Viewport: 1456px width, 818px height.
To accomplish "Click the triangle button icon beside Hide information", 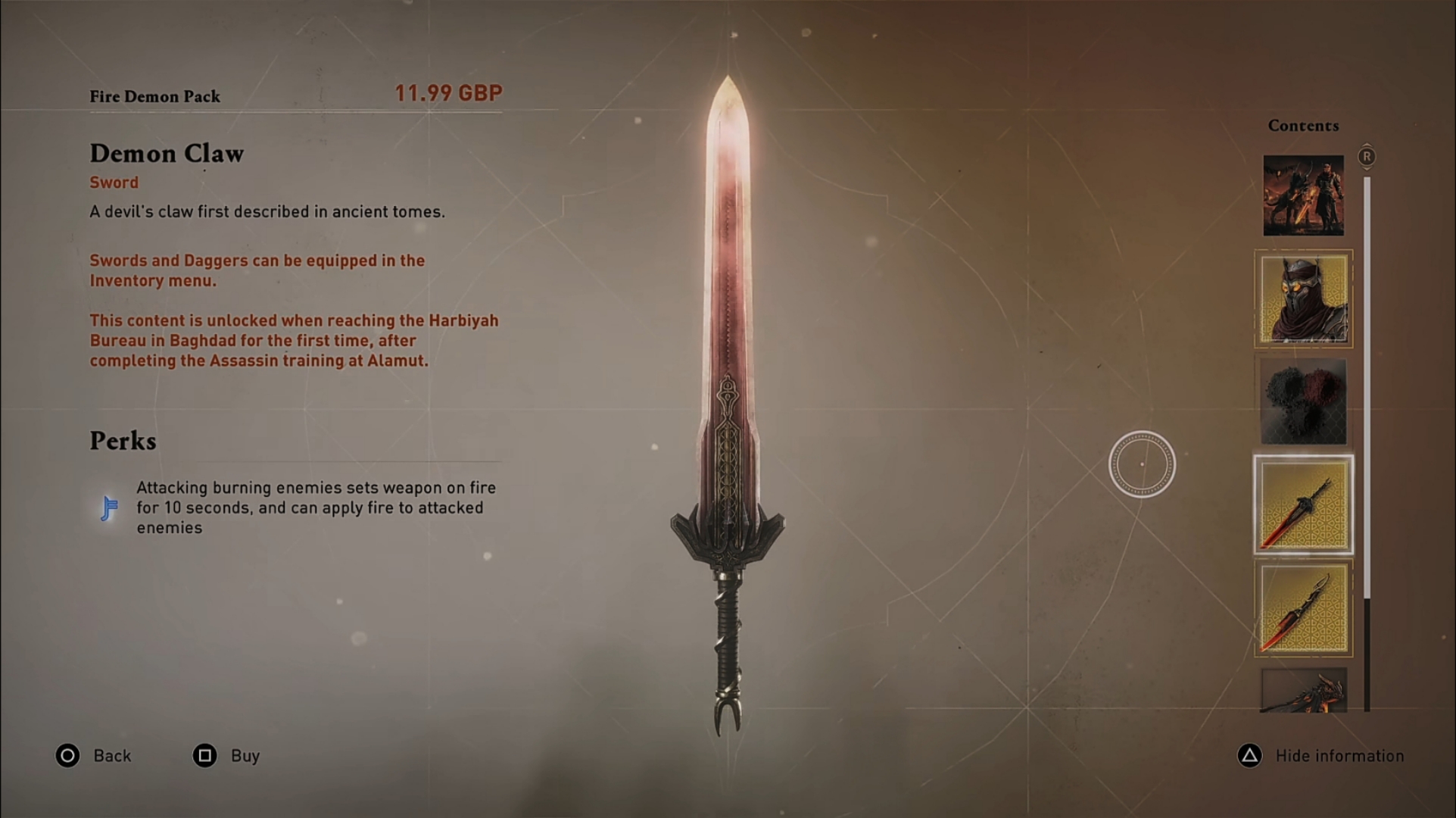I will click(x=1249, y=755).
